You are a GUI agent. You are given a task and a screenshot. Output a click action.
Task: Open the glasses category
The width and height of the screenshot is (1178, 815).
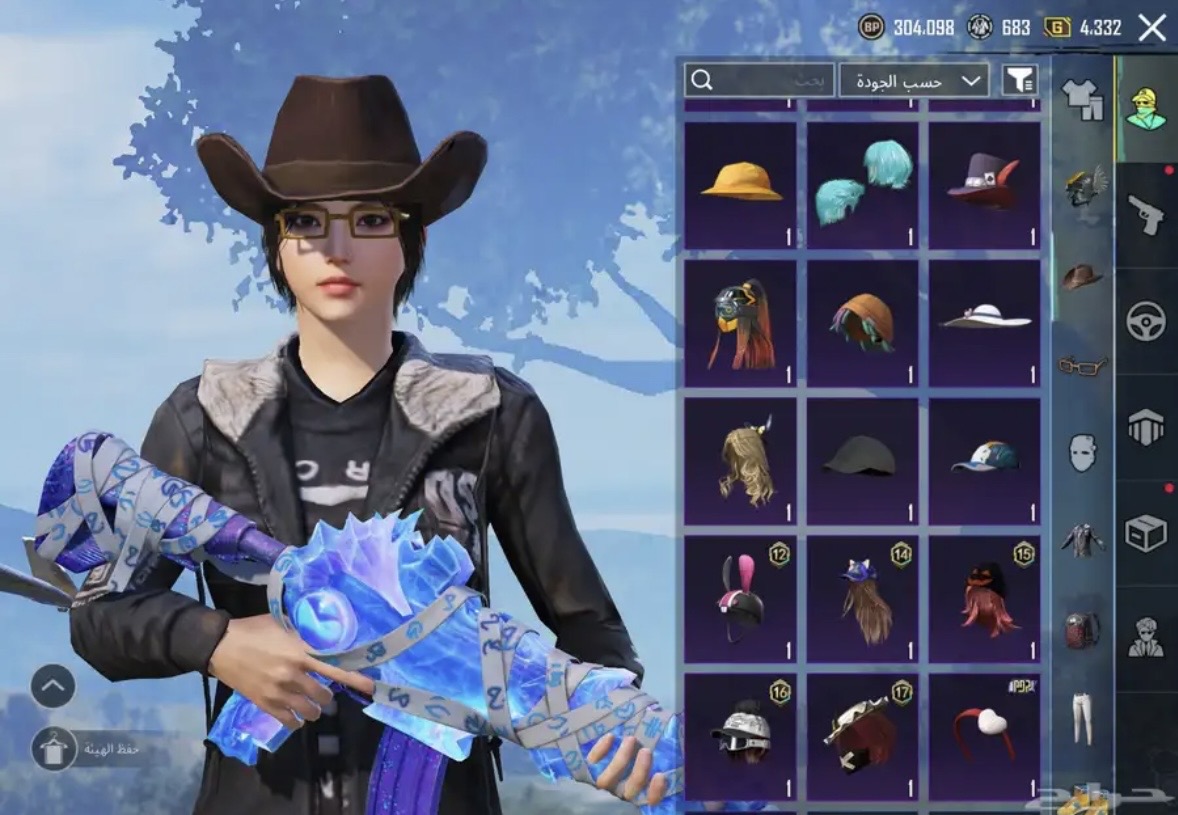(x=1082, y=365)
